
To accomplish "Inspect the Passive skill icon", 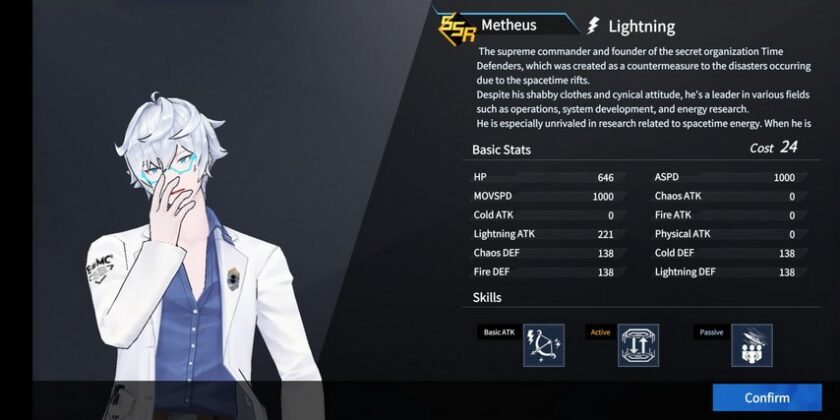I will [x=752, y=345].
